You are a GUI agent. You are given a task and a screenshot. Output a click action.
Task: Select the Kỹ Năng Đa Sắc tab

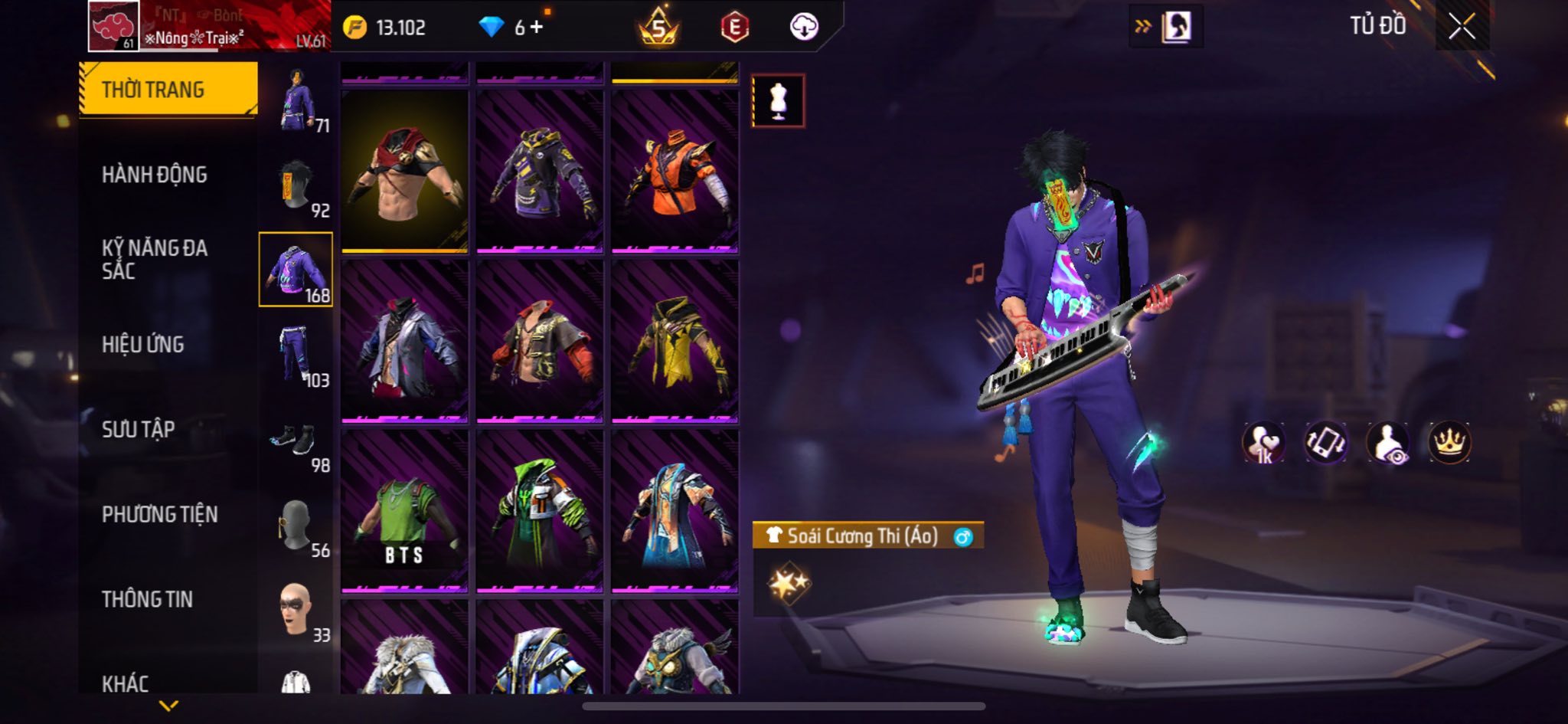pos(155,259)
